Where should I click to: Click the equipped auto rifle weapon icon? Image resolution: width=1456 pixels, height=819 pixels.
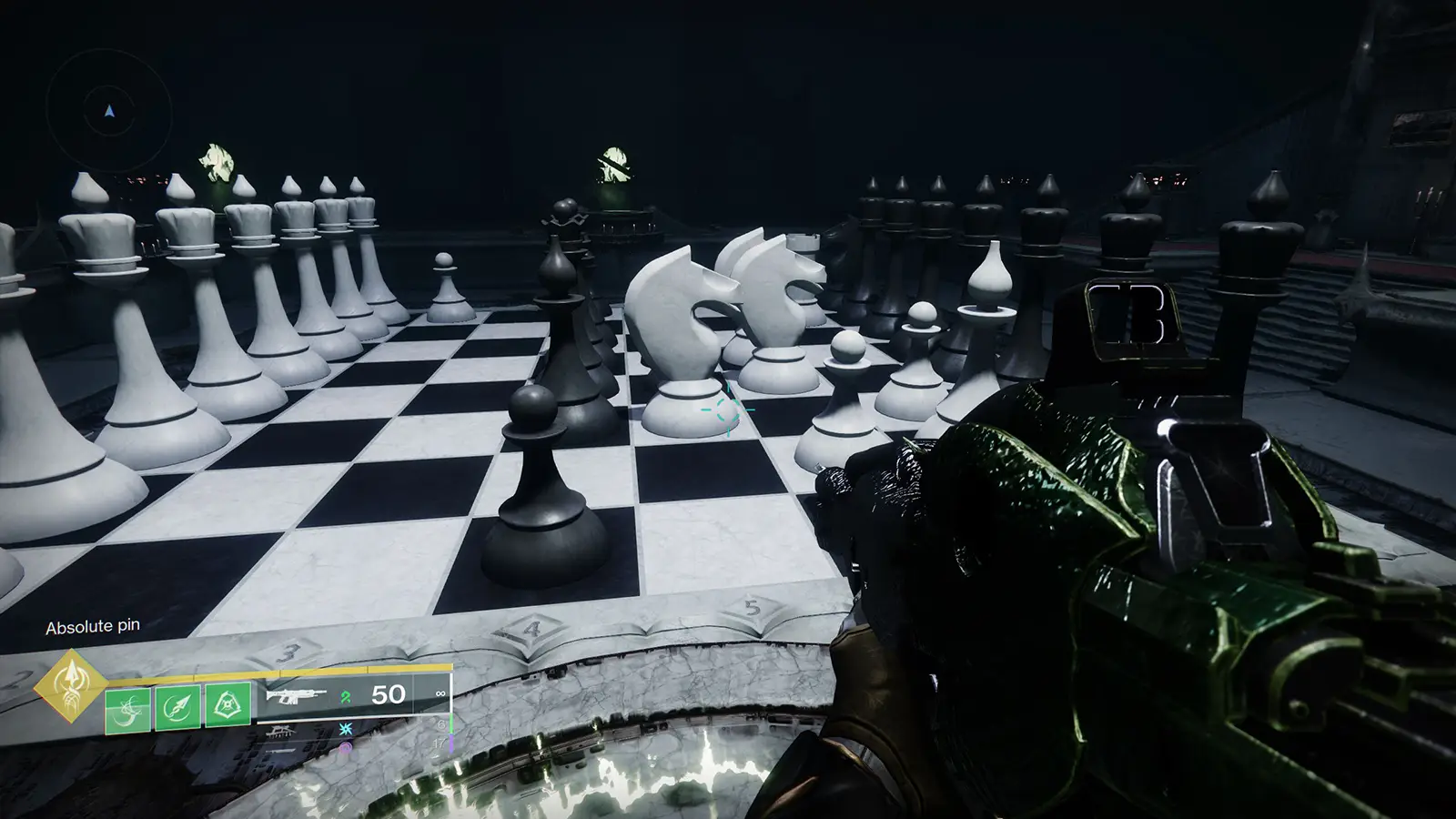(297, 696)
